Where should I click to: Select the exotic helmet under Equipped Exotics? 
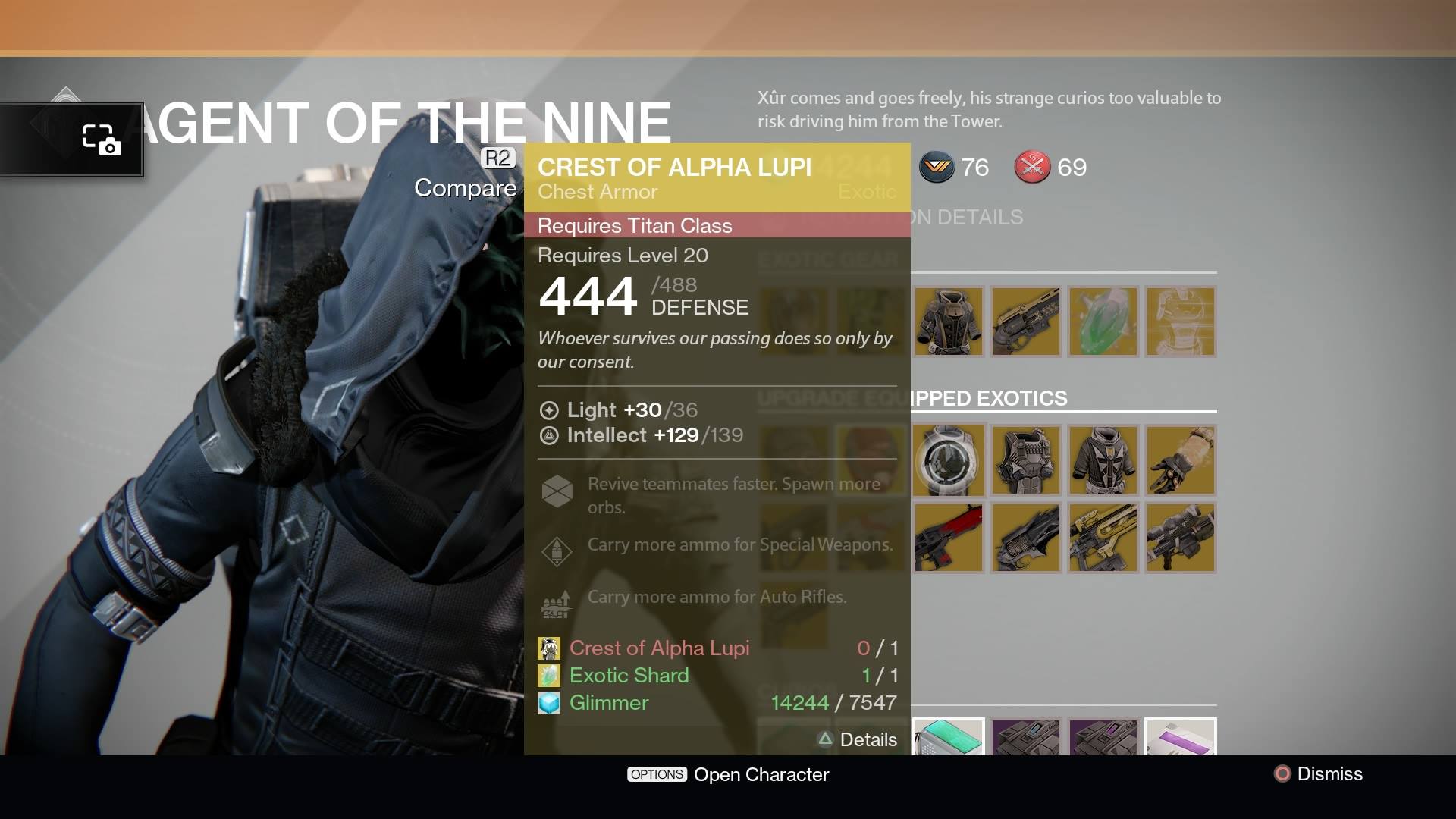(949, 460)
